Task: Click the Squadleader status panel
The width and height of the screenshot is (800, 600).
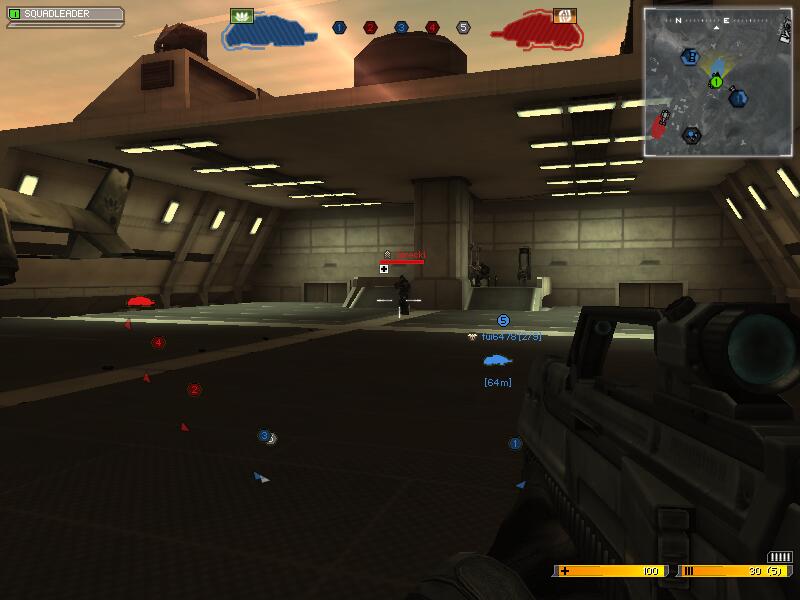Action: pyautogui.click(x=63, y=16)
